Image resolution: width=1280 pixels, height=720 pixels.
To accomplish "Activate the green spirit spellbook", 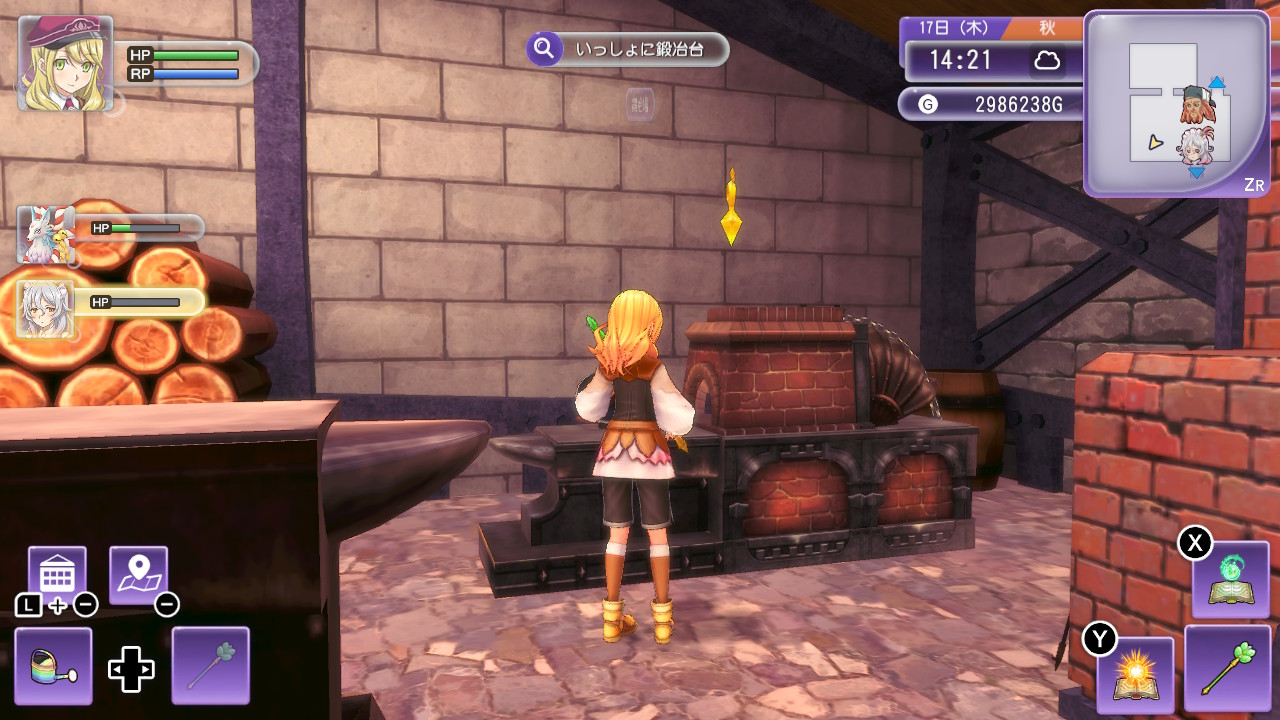I will [x=1230, y=580].
